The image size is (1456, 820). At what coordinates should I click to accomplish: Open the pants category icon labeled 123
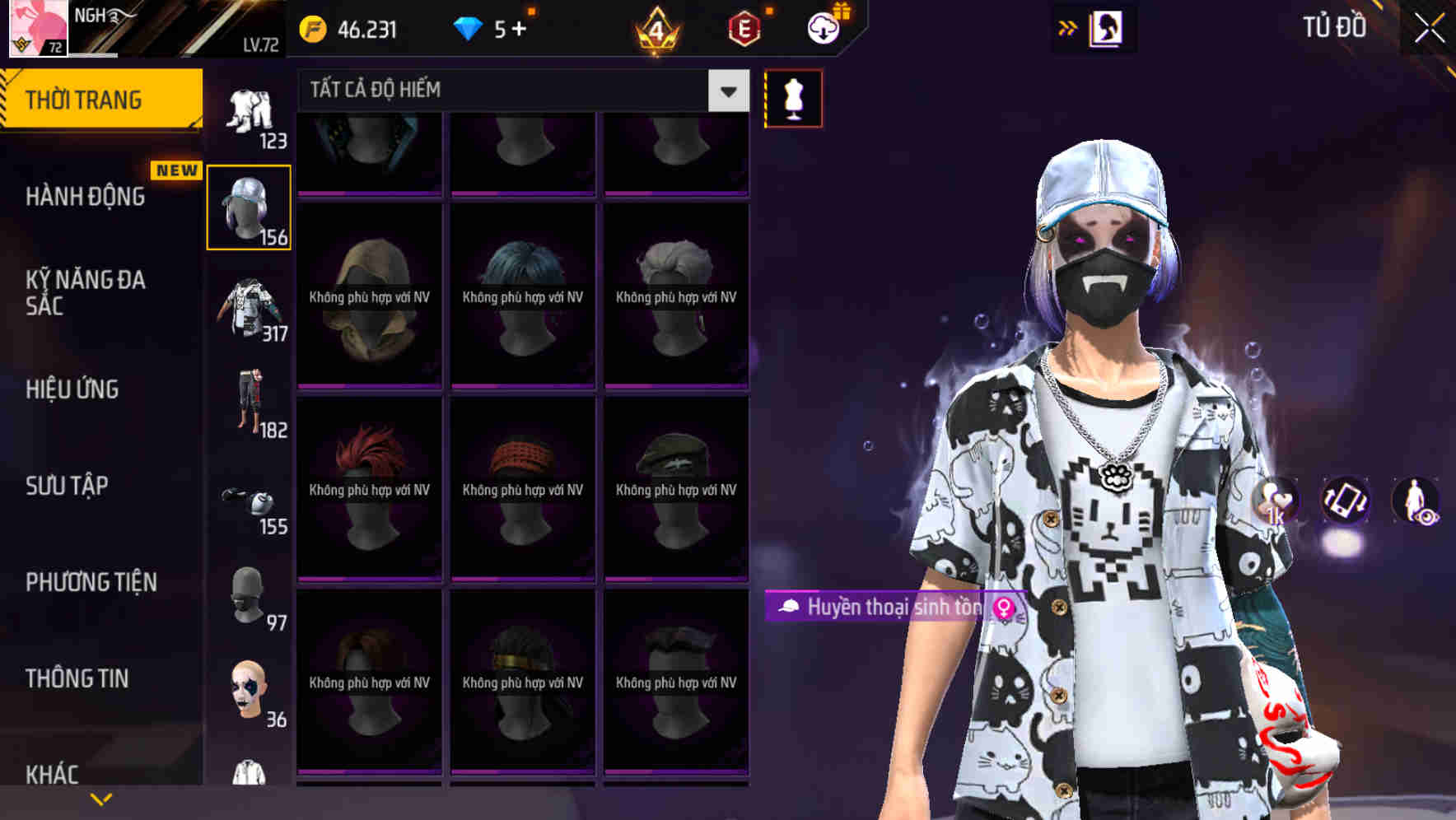click(x=248, y=111)
